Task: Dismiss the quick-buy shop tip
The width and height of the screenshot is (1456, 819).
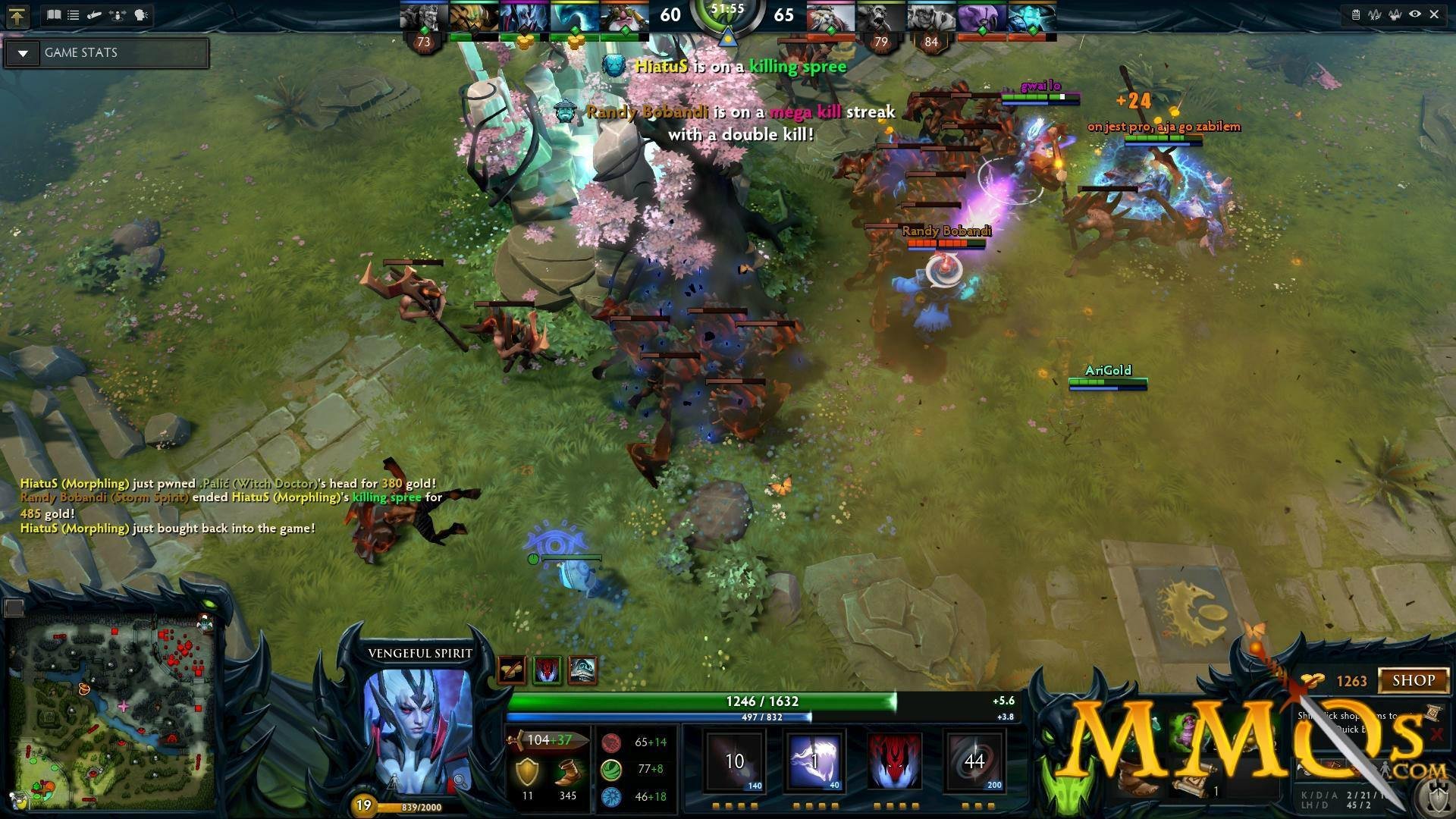Action: coord(1438,734)
